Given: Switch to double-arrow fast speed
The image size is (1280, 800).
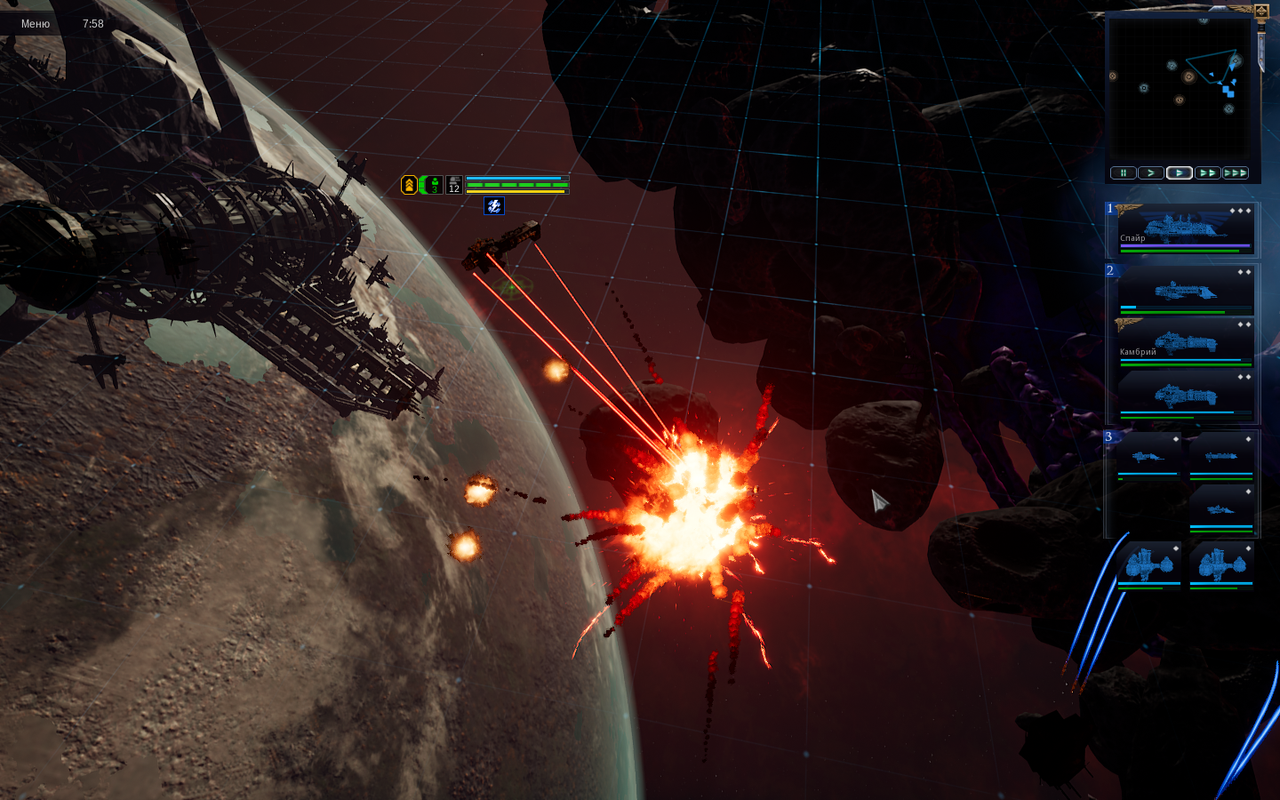Looking at the screenshot, I should (x=1207, y=173).
